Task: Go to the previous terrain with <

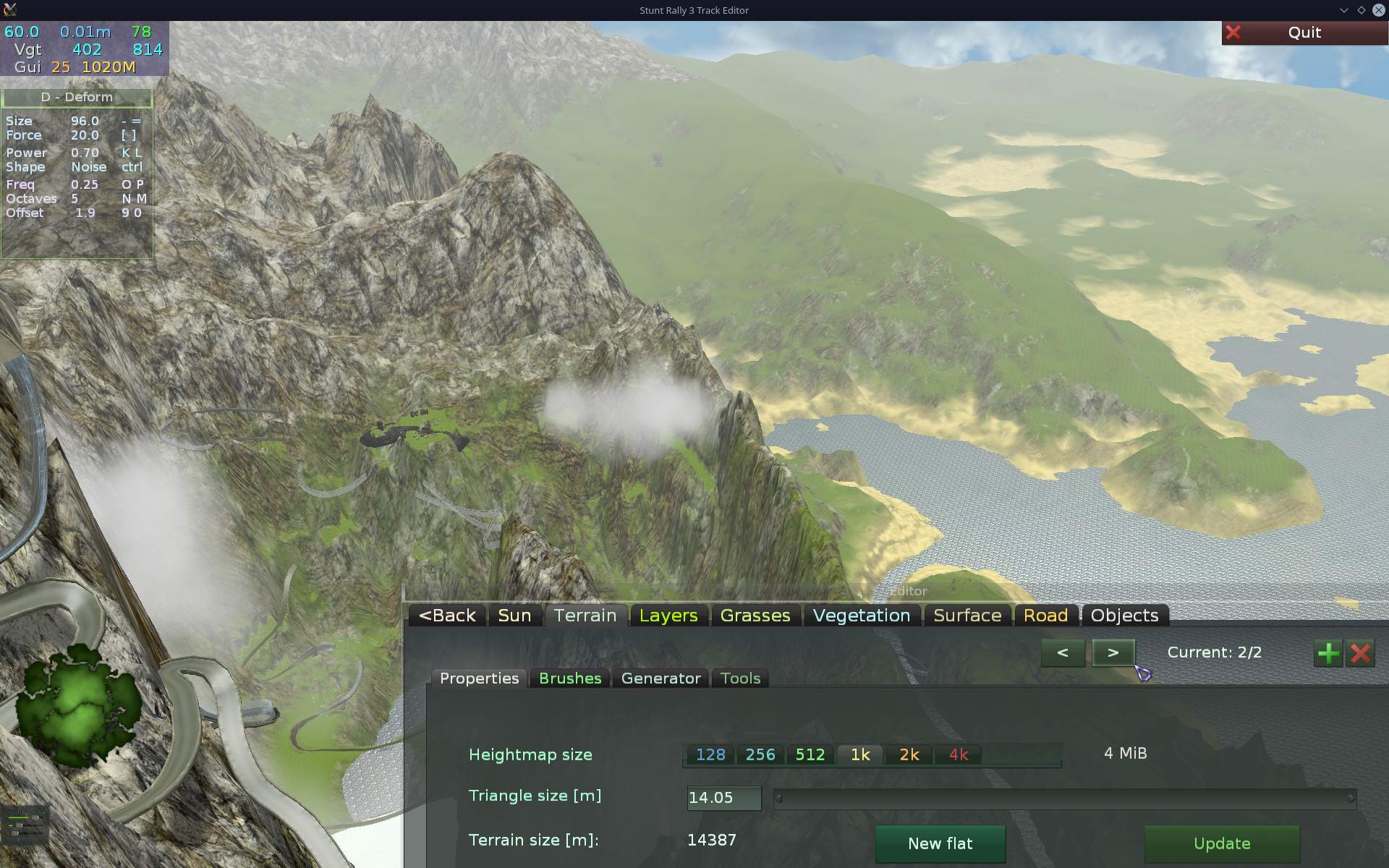Action: (1063, 652)
